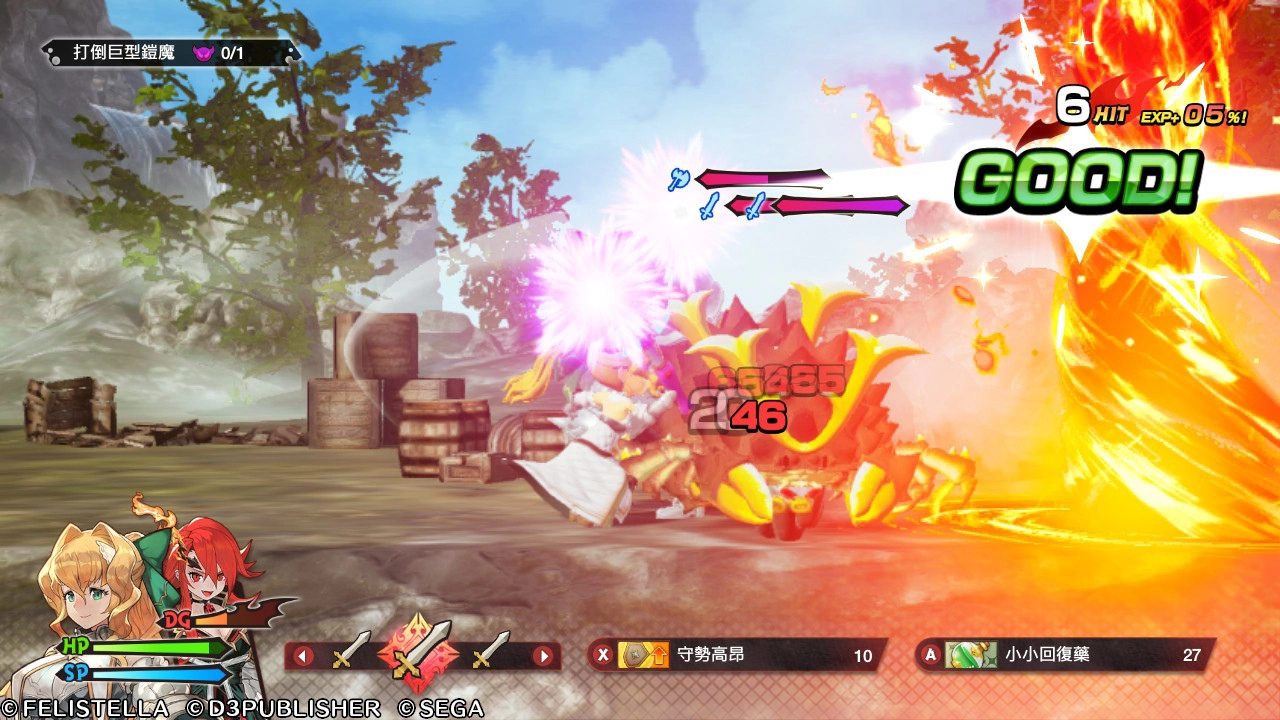Click the left weapon-switch arrow
Viewport: 1280px width, 720px height.
302,656
